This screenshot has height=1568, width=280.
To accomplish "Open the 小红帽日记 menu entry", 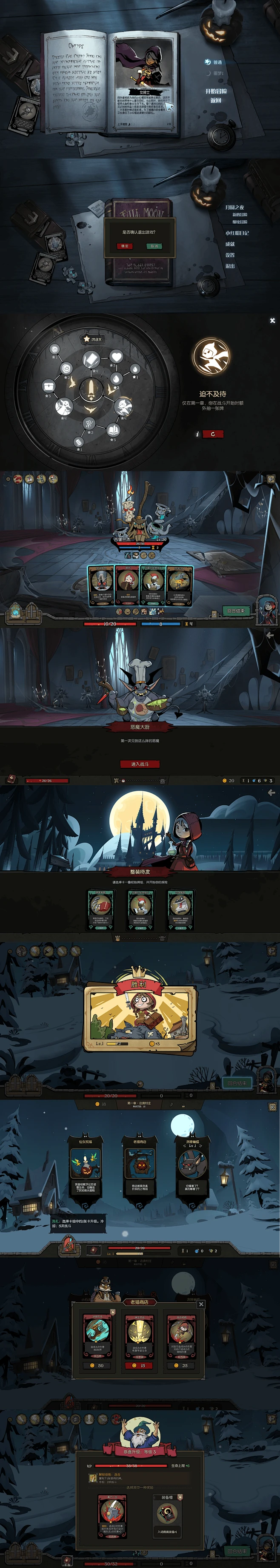I will [237, 233].
